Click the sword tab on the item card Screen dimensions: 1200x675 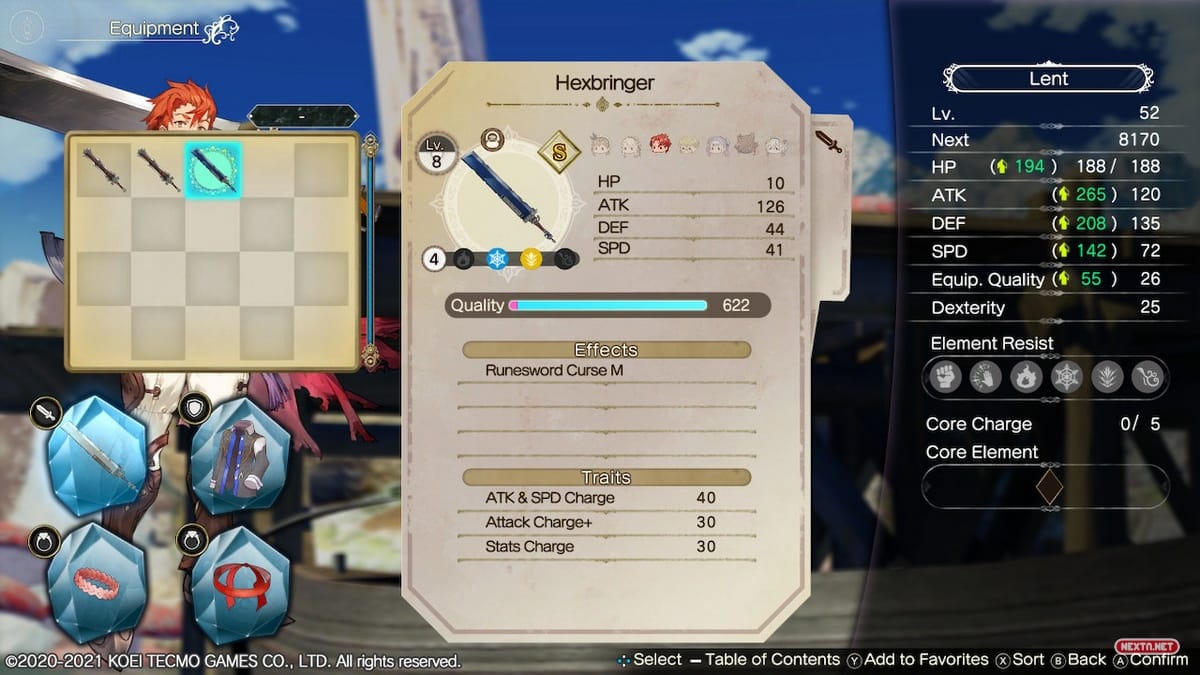(829, 141)
